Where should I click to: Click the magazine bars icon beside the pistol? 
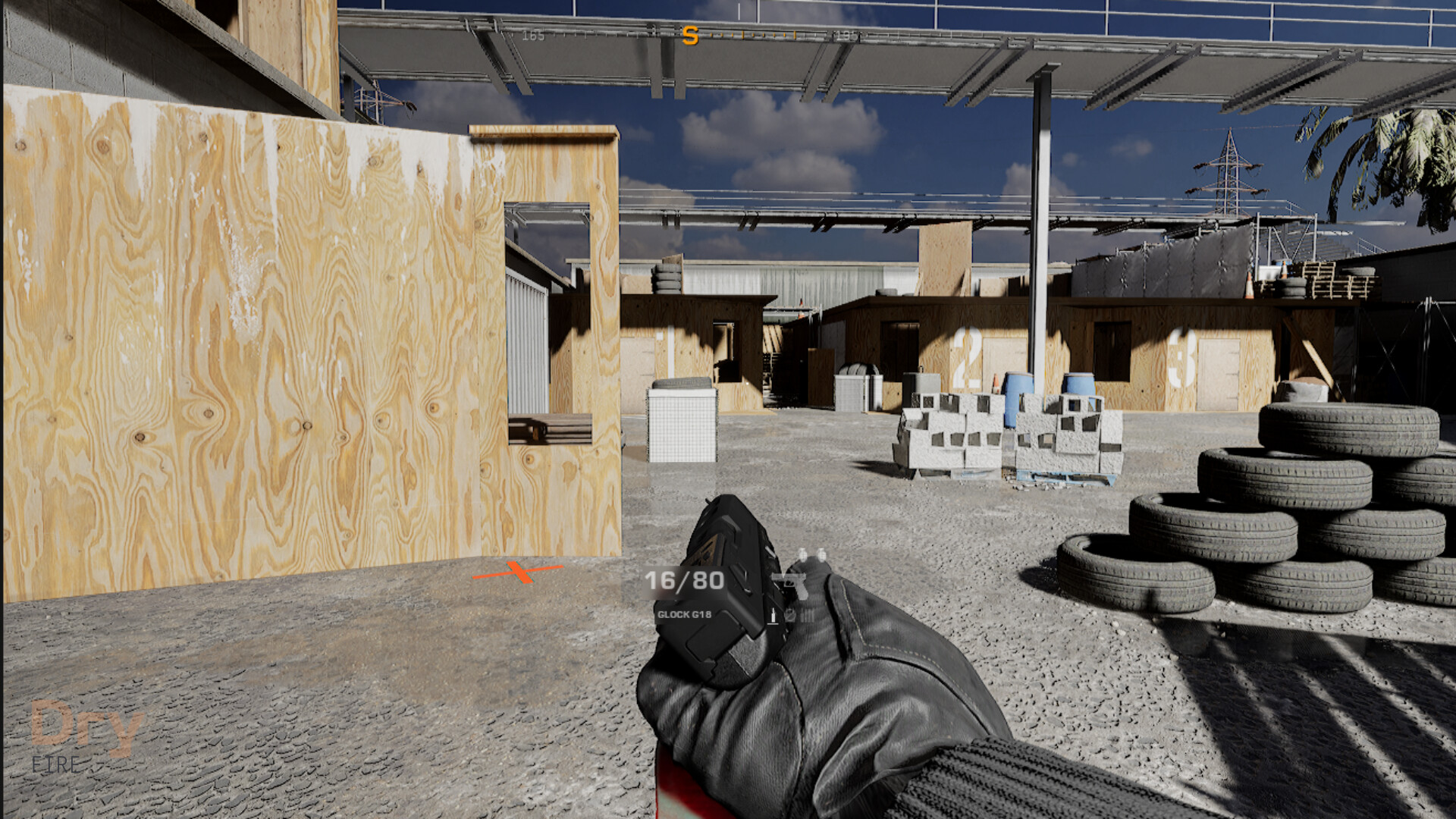(807, 617)
